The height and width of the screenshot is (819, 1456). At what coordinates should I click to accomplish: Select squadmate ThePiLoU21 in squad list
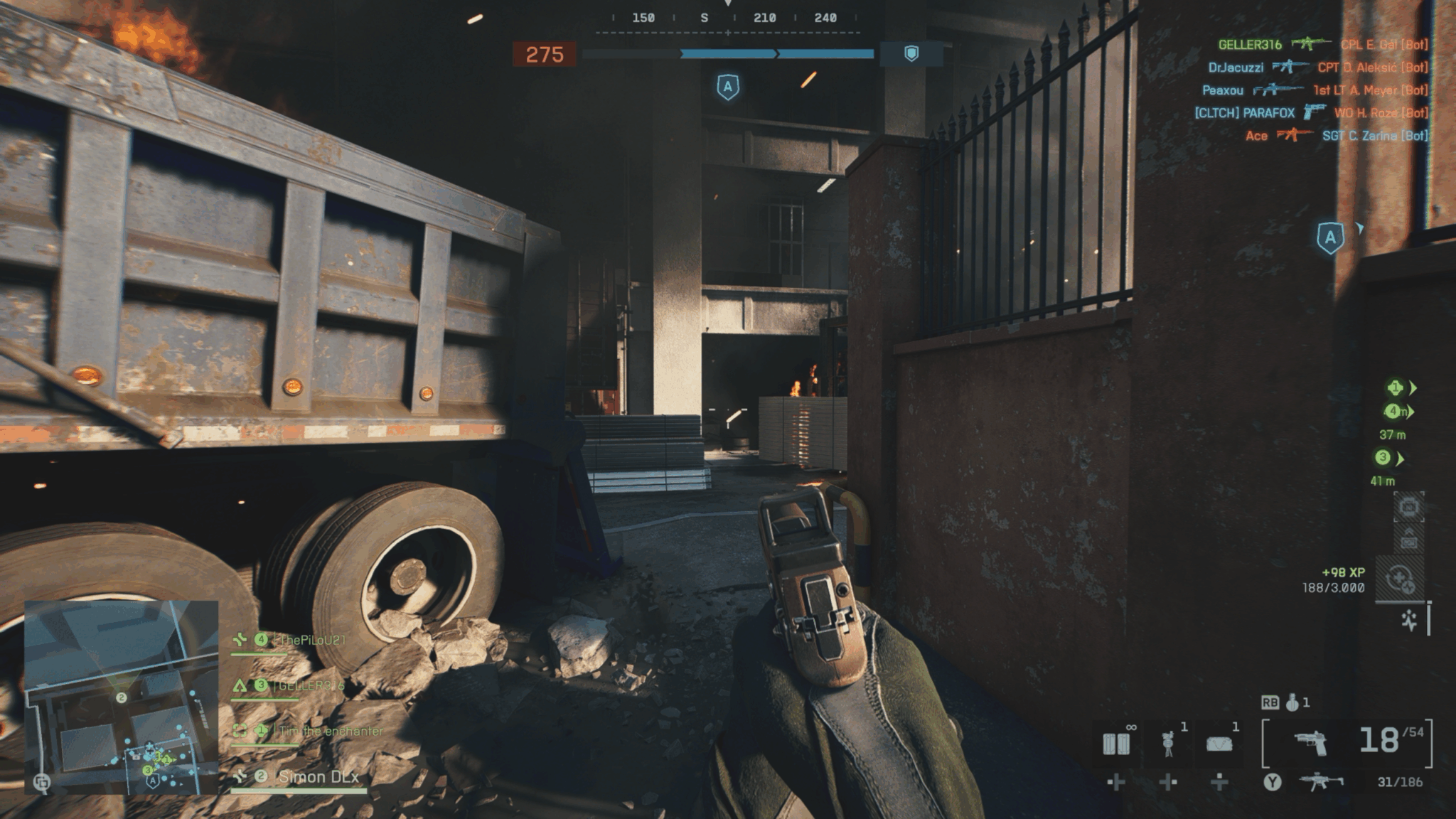tap(311, 641)
